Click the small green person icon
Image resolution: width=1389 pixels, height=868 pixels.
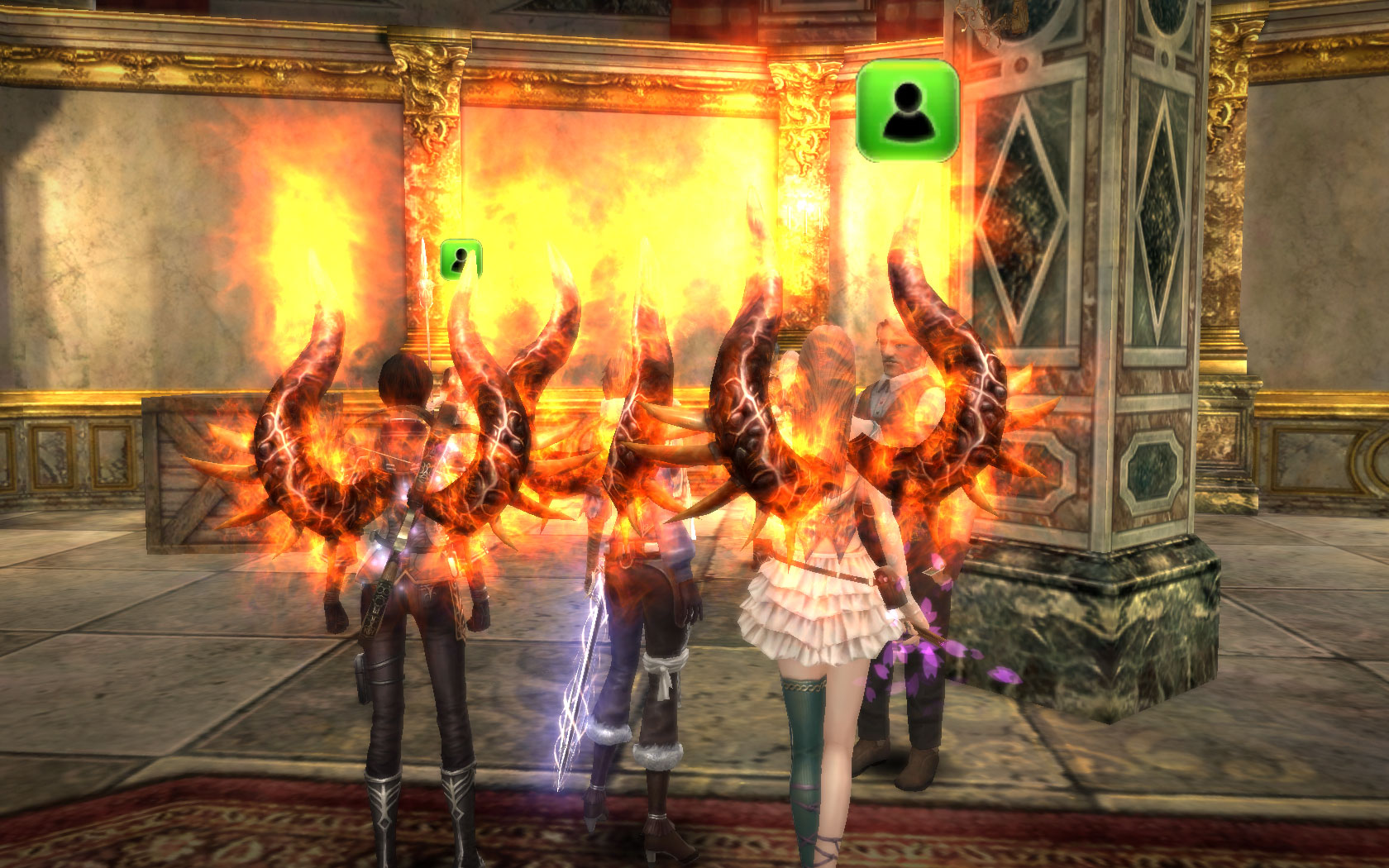pyautogui.click(x=461, y=259)
